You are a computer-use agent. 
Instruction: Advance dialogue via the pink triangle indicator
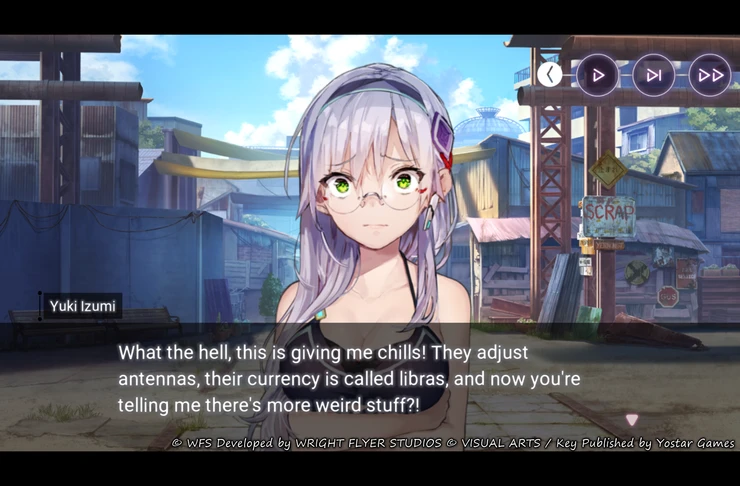click(x=631, y=420)
